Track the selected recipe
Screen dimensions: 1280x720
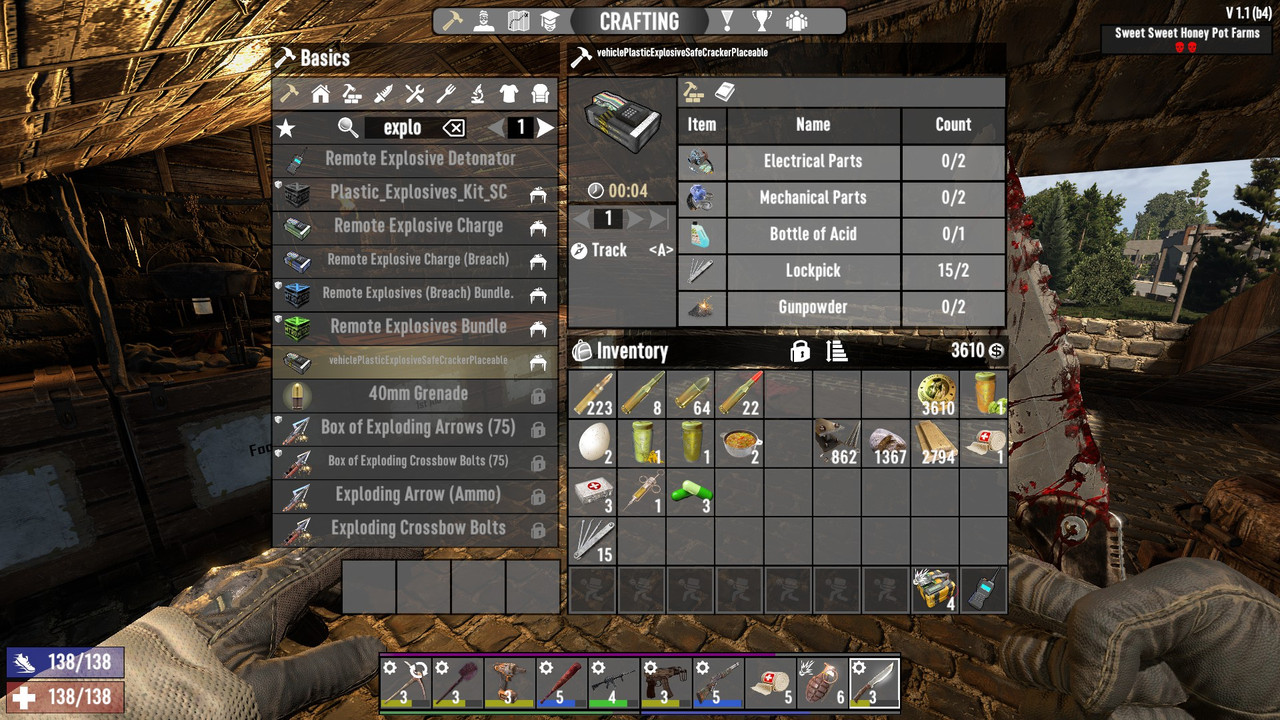pyautogui.click(x=600, y=250)
